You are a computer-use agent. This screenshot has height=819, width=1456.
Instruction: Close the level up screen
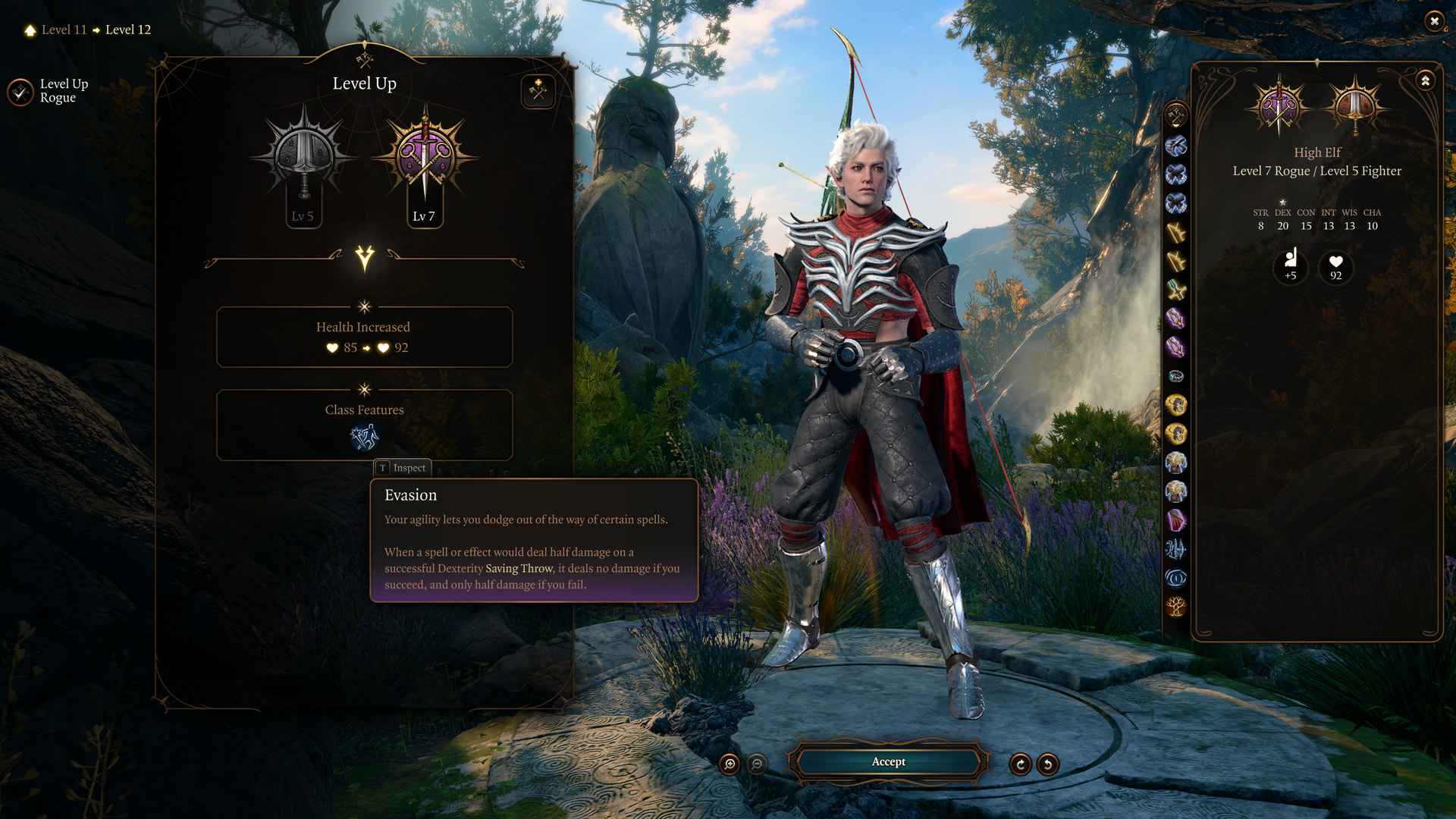pyautogui.click(x=1434, y=21)
